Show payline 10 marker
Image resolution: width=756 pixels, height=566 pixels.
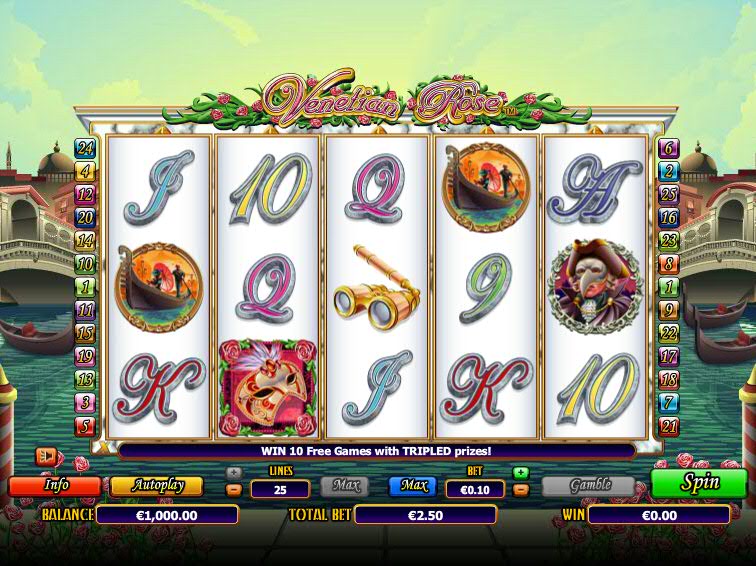86,264
